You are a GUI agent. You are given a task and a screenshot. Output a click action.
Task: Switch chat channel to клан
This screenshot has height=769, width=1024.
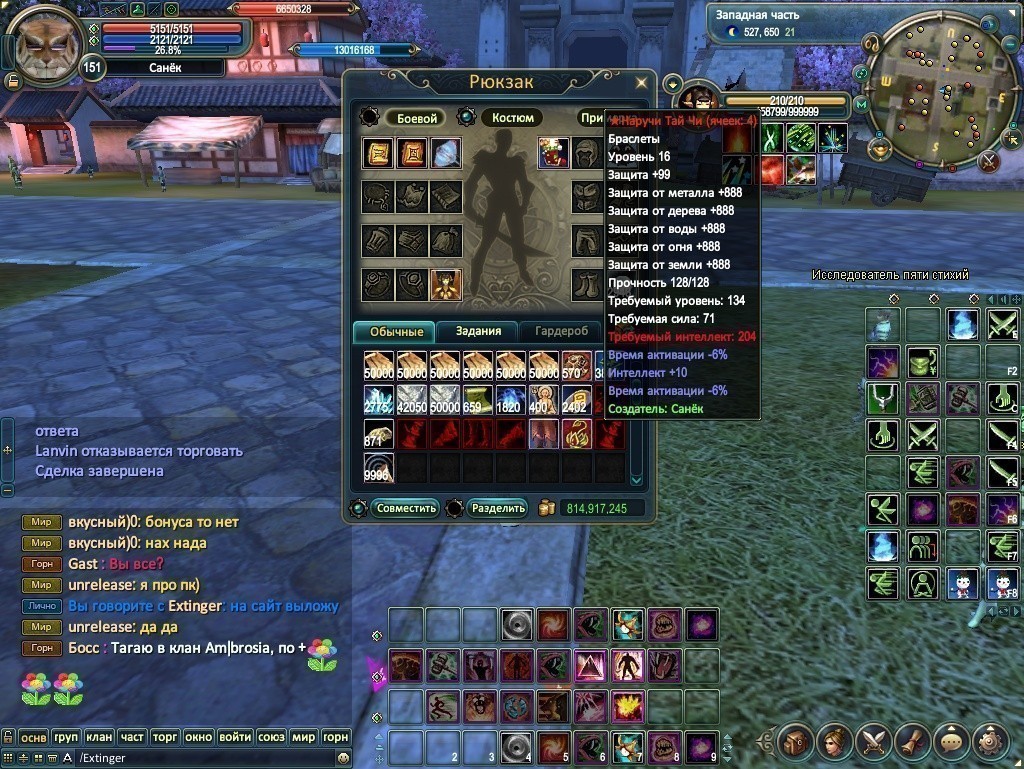(x=98, y=737)
